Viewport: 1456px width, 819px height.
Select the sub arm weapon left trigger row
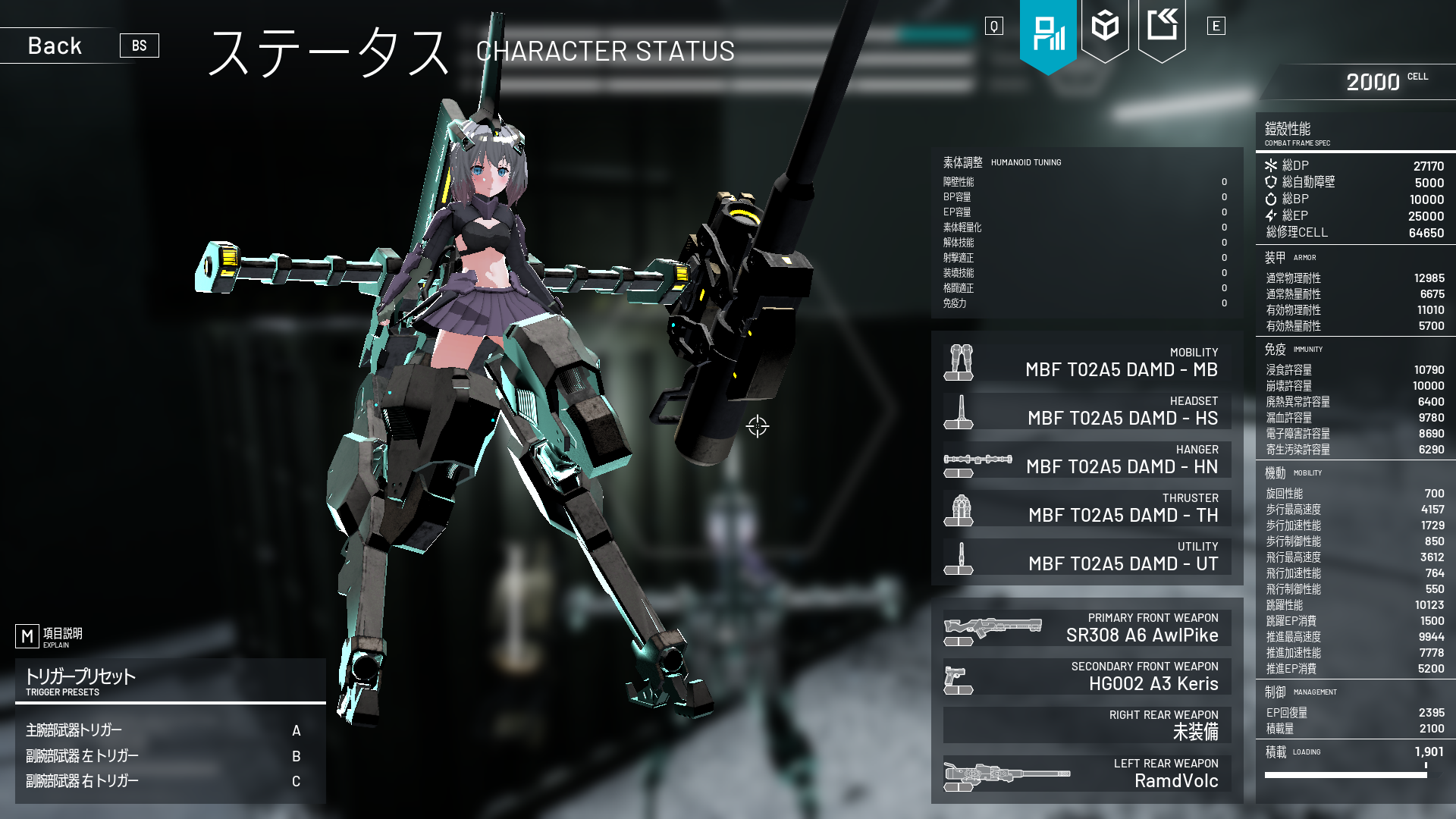coord(170,756)
